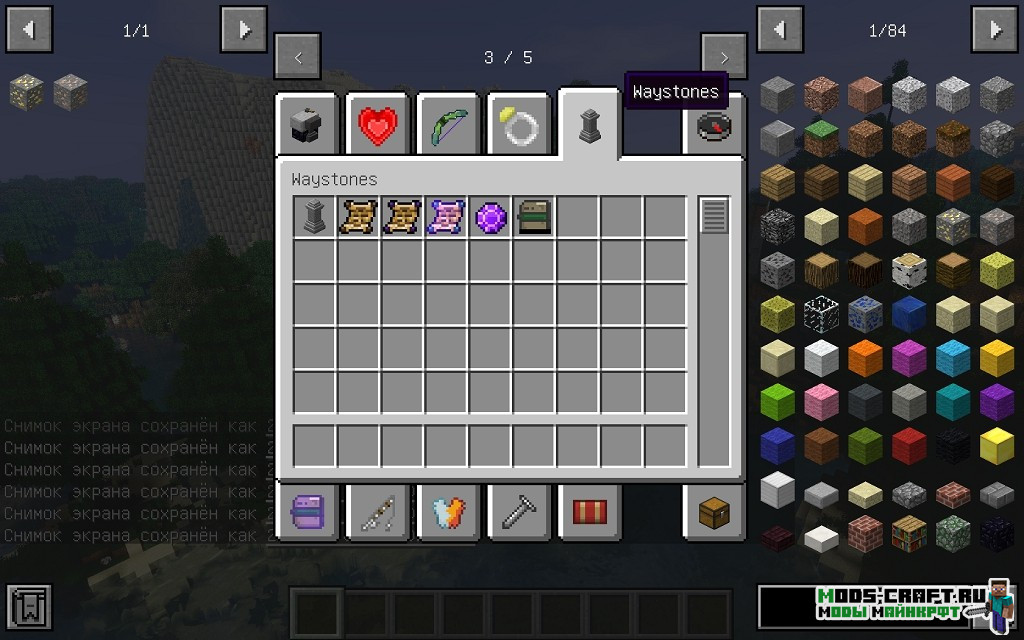The width and height of the screenshot is (1024, 640).
Task: Pick the waystone block item
Action: coord(314,216)
